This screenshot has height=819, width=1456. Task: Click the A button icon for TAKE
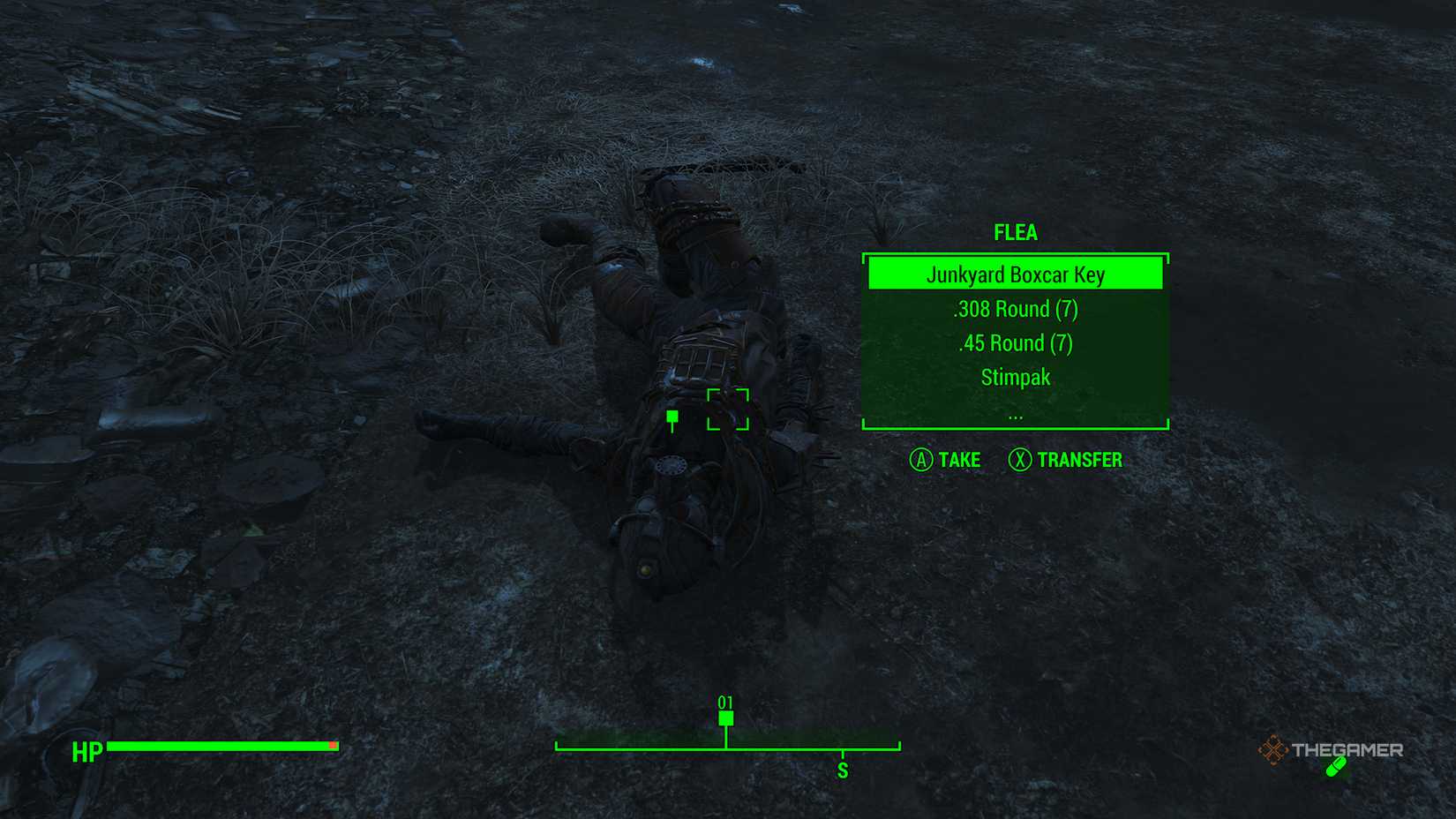(x=923, y=460)
